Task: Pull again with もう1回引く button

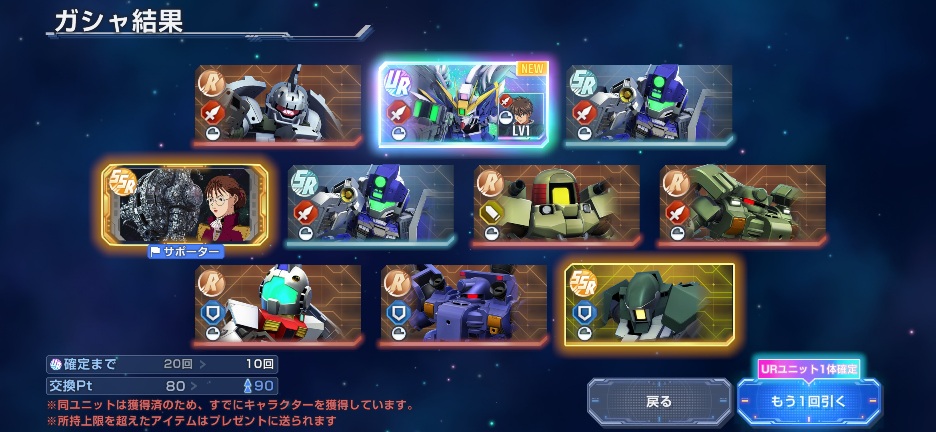Action: pos(808,401)
